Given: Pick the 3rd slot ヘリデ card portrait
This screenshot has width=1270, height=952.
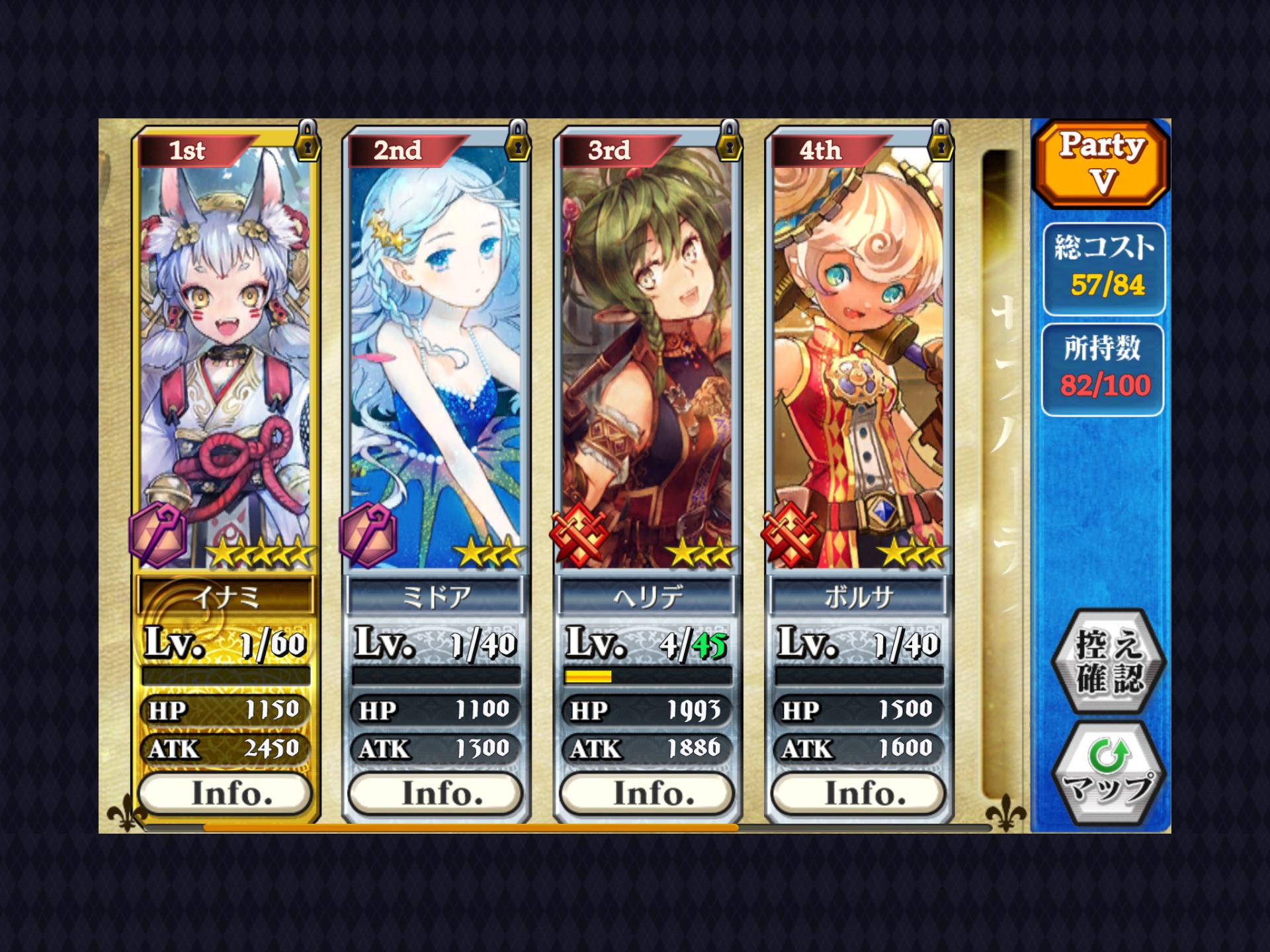Looking at the screenshot, I should point(648,357).
